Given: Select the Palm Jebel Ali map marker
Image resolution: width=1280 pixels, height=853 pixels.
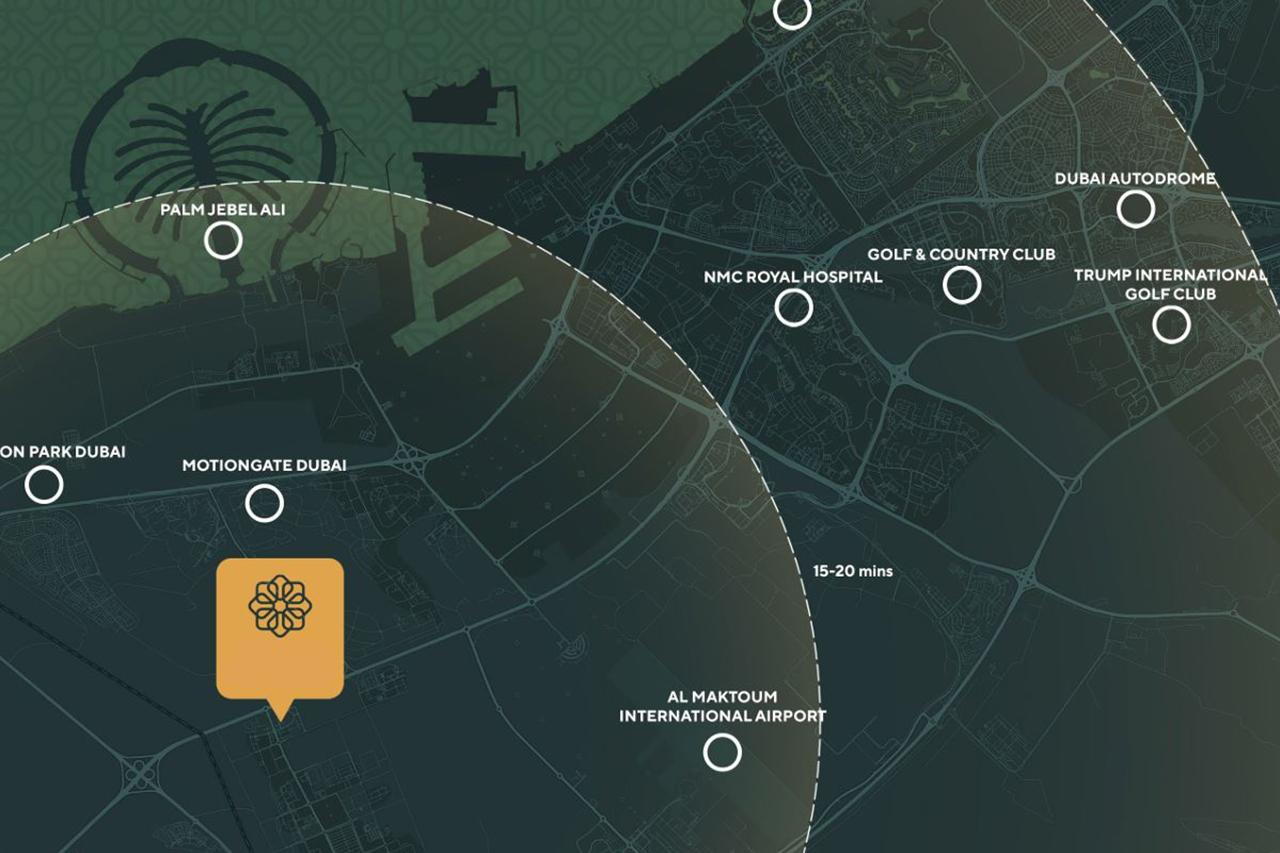Looking at the screenshot, I should coord(223,240).
